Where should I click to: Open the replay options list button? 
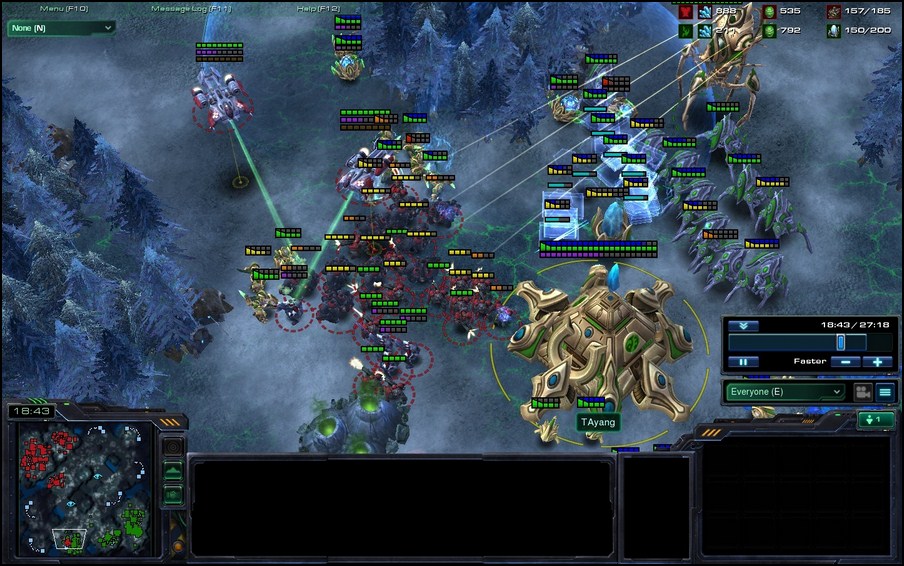(x=885, y=392)
